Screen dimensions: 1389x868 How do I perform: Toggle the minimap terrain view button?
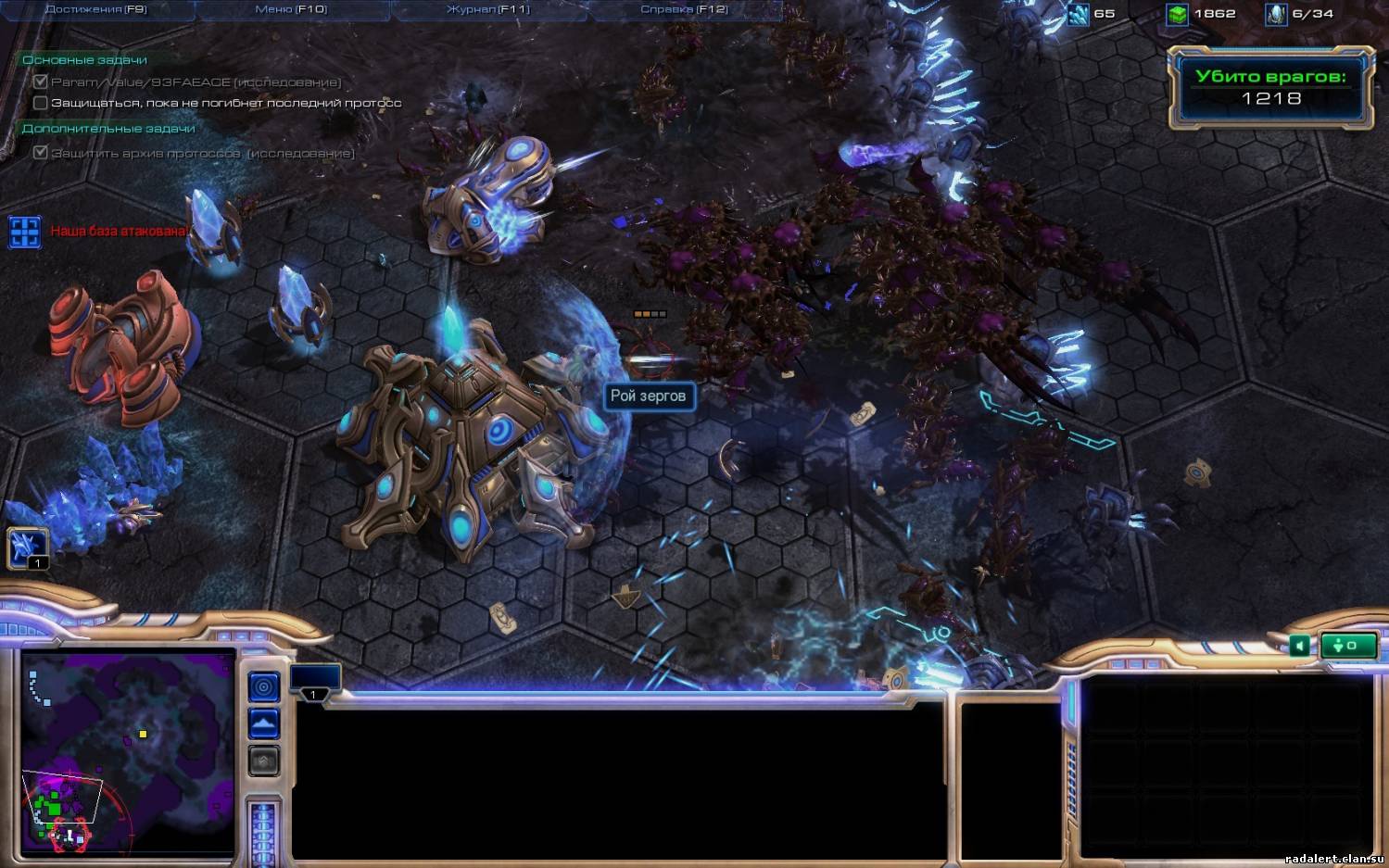tap(264, 723)
